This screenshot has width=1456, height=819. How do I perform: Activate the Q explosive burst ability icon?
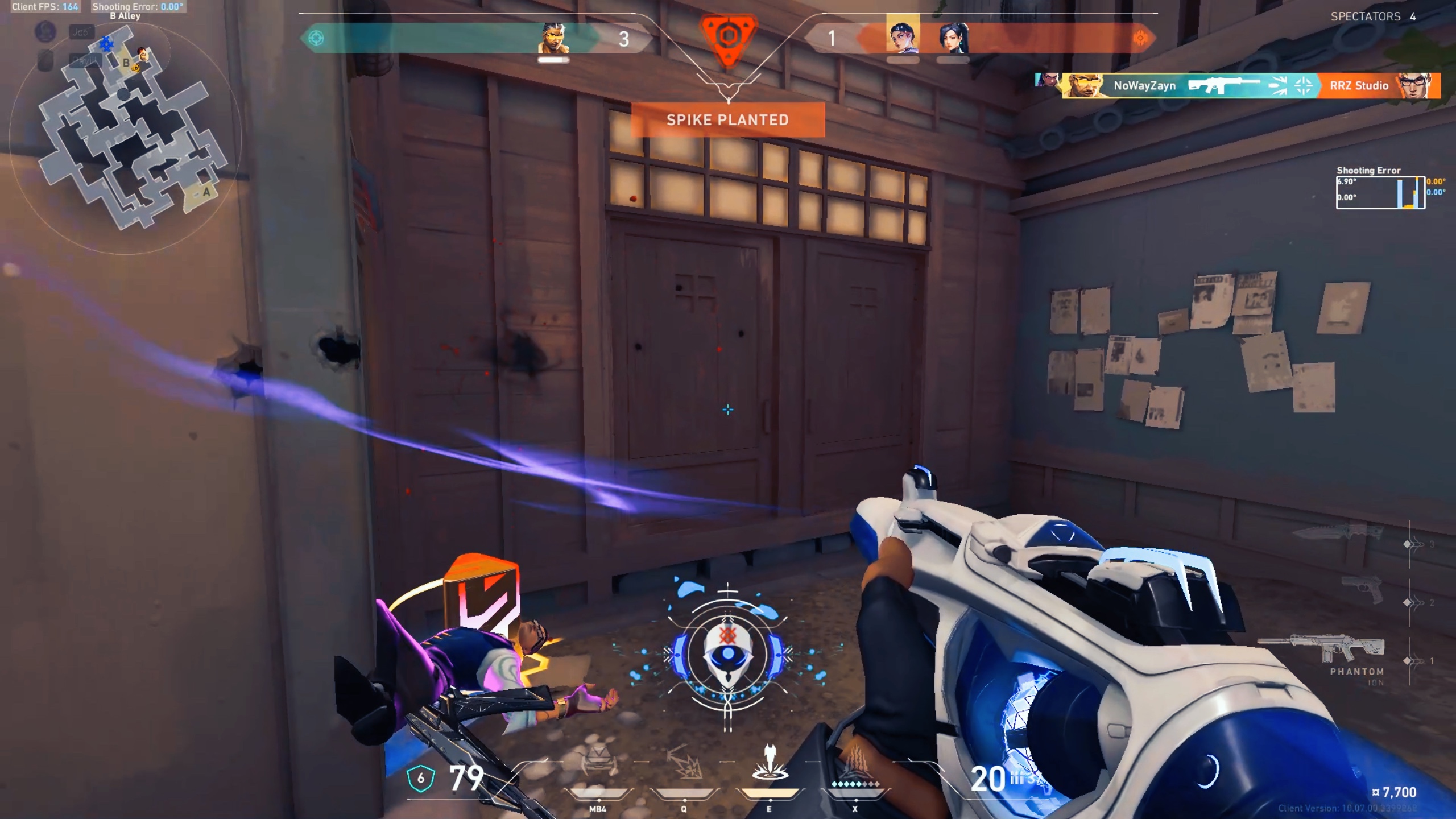tap(683, 763)
